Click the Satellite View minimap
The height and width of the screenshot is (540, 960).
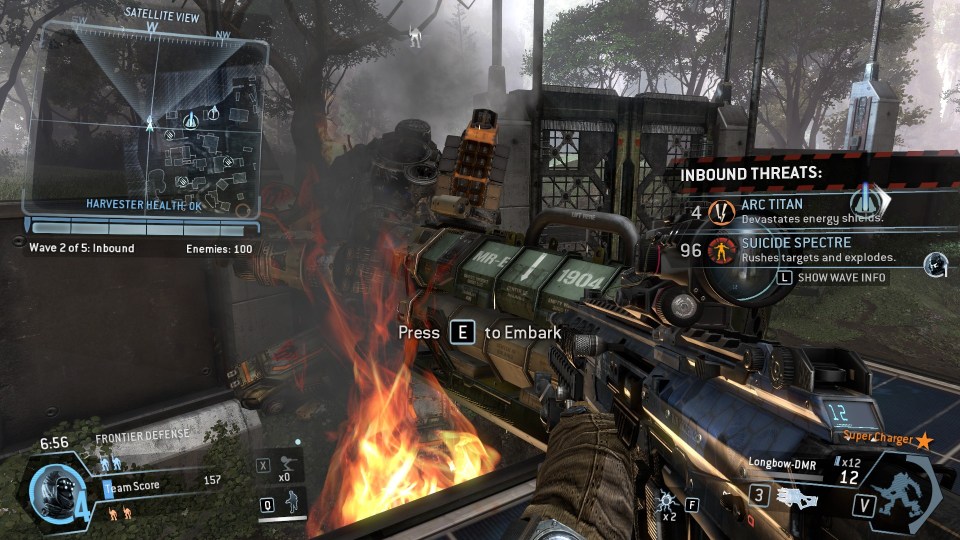[148, 120]
